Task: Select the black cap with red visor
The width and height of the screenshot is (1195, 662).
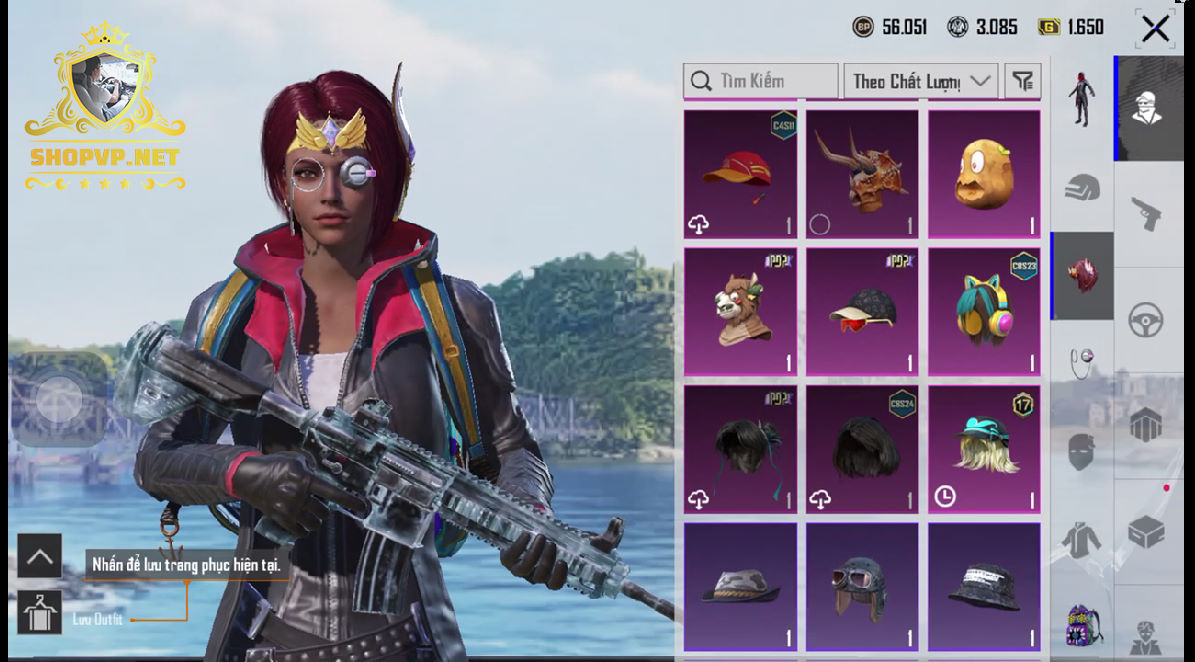Action: pyautogui.click(x=862, y=311)
